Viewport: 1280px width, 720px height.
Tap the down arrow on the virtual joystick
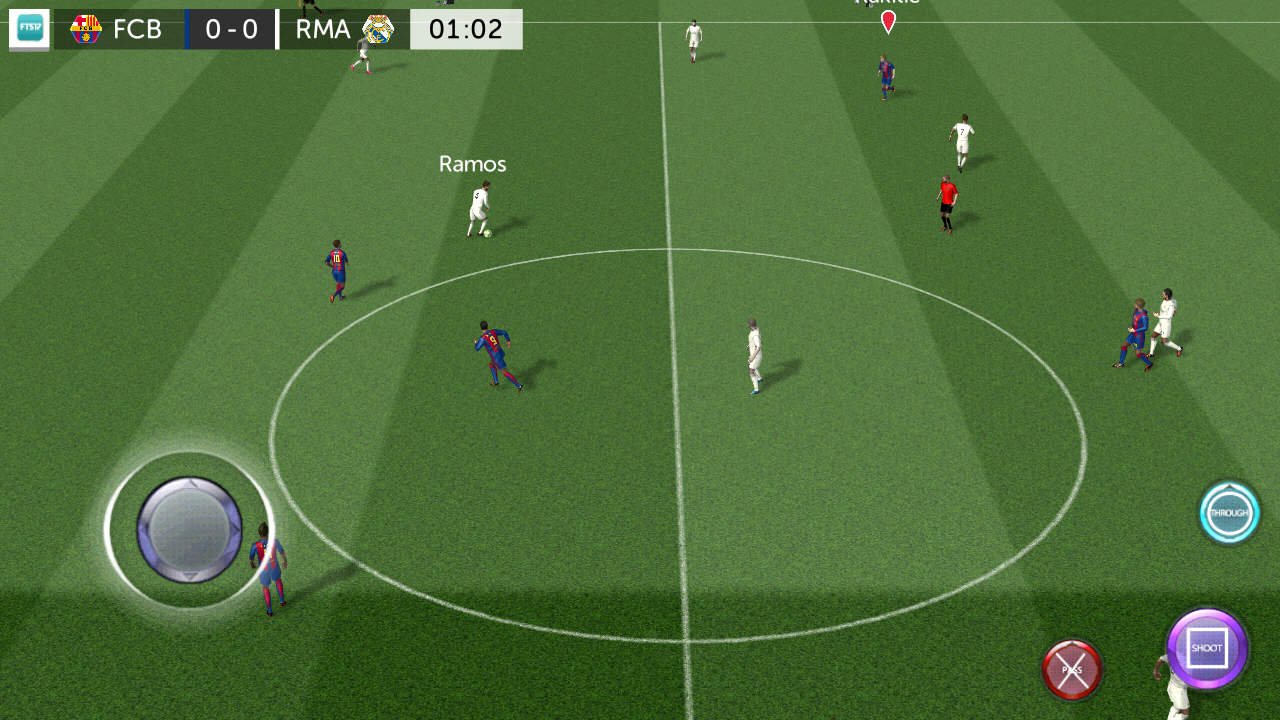[190, 577]
